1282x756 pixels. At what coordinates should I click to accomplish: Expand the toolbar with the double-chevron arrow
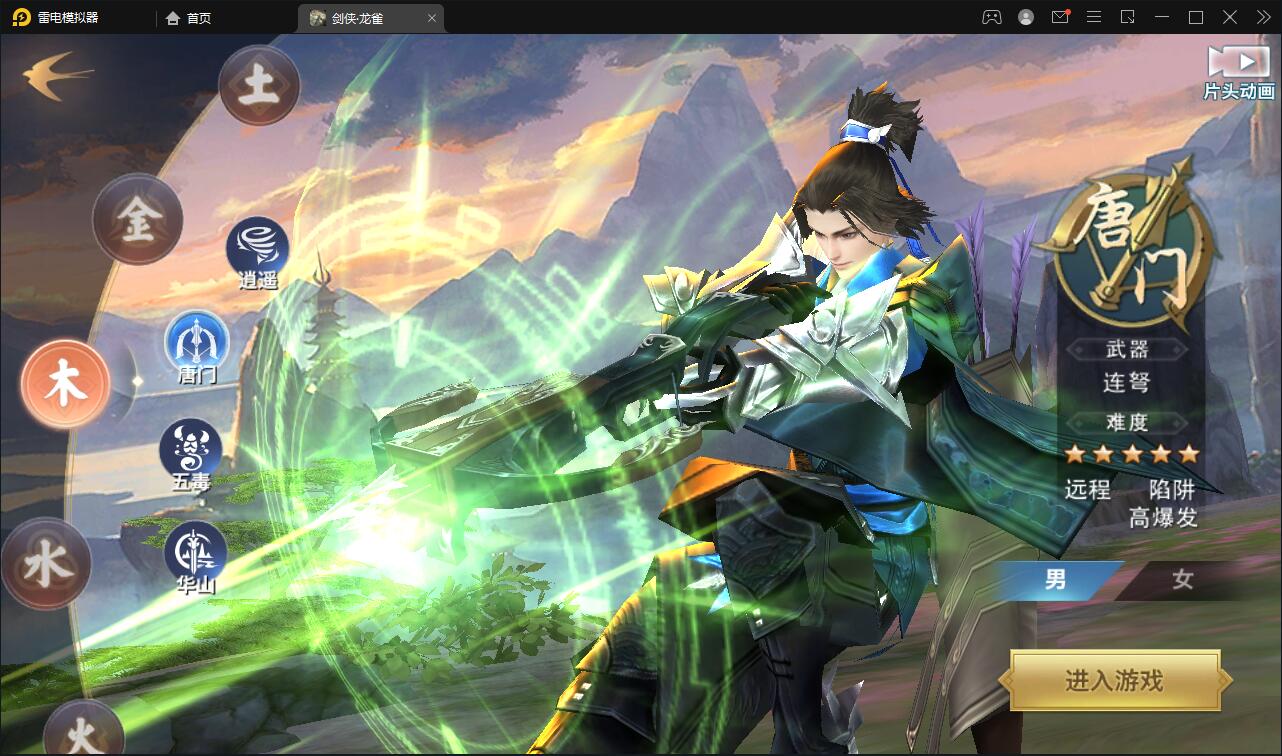(x=1262, y=17)
